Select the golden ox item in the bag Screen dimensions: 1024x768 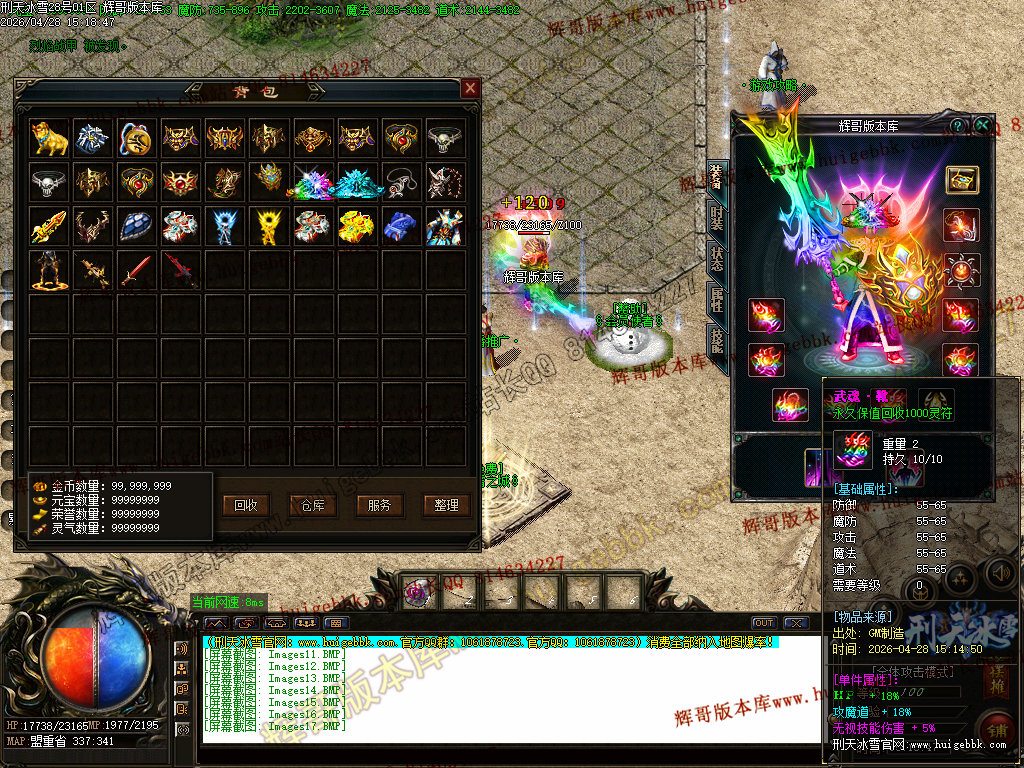pos(49,138)
